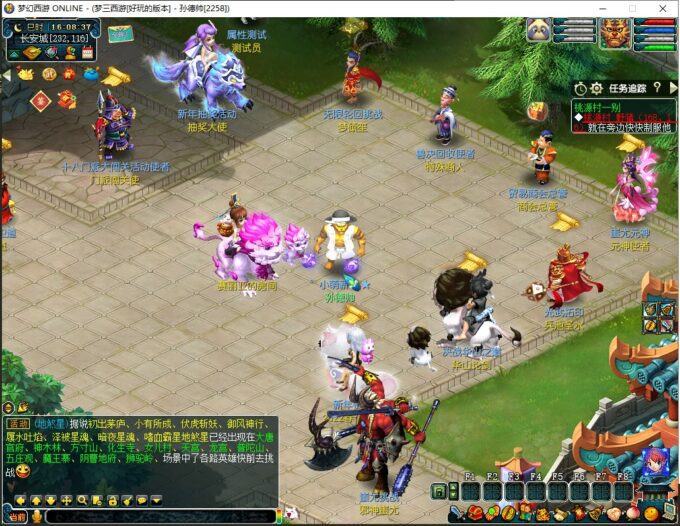Viewport: 680px width, 526px height.
Task: Open the tiger character portrait
Action: pyautogui.click(x=615, y=33)
